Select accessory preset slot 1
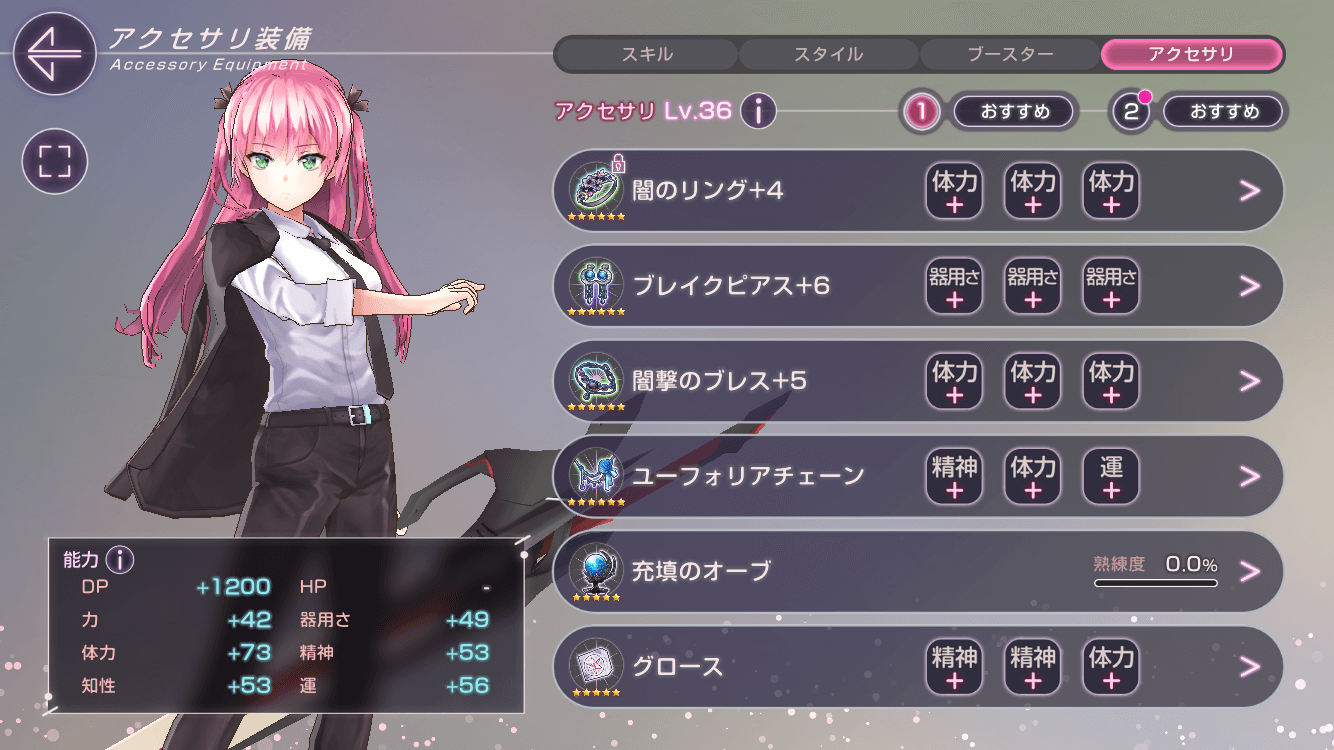This screenshot has height=750, width=1334. click(920, 111)
